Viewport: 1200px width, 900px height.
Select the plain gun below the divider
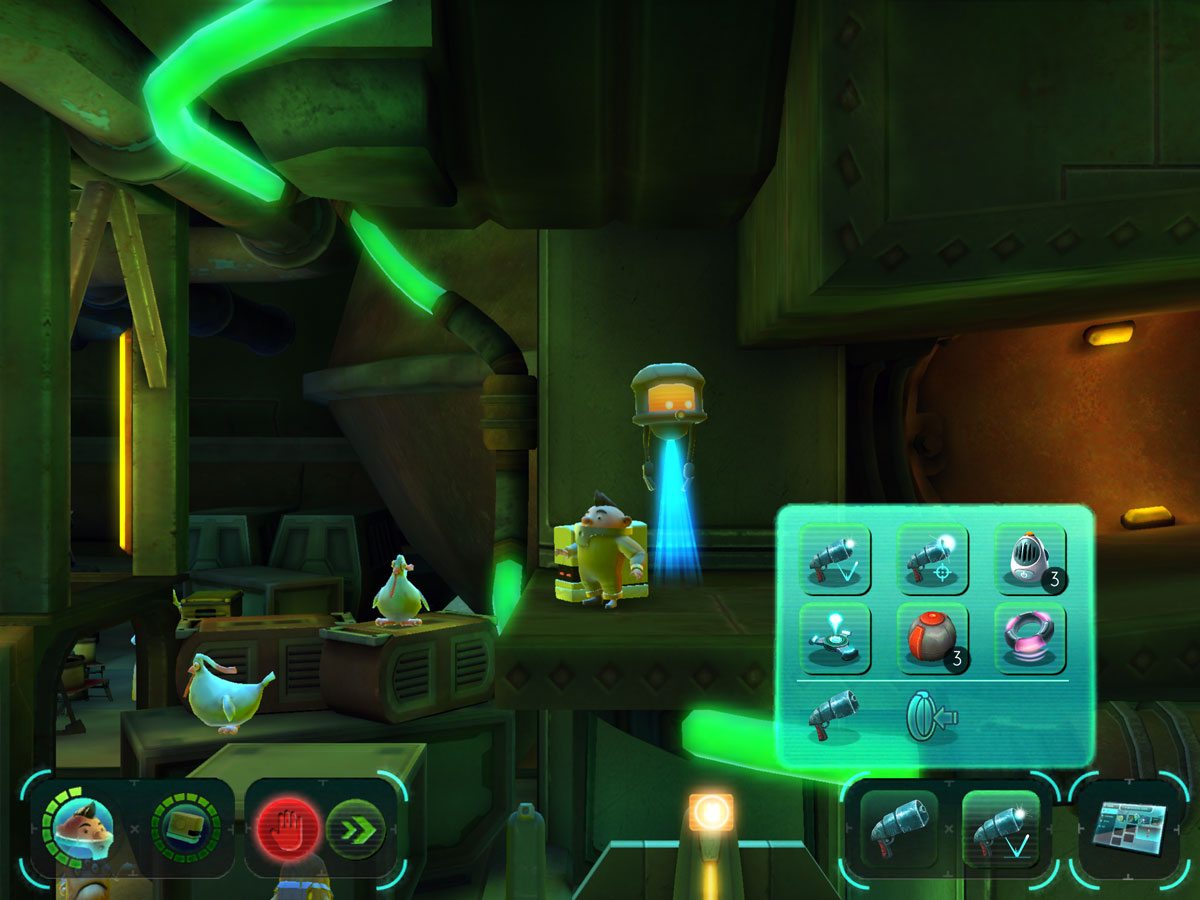[835, 715]
